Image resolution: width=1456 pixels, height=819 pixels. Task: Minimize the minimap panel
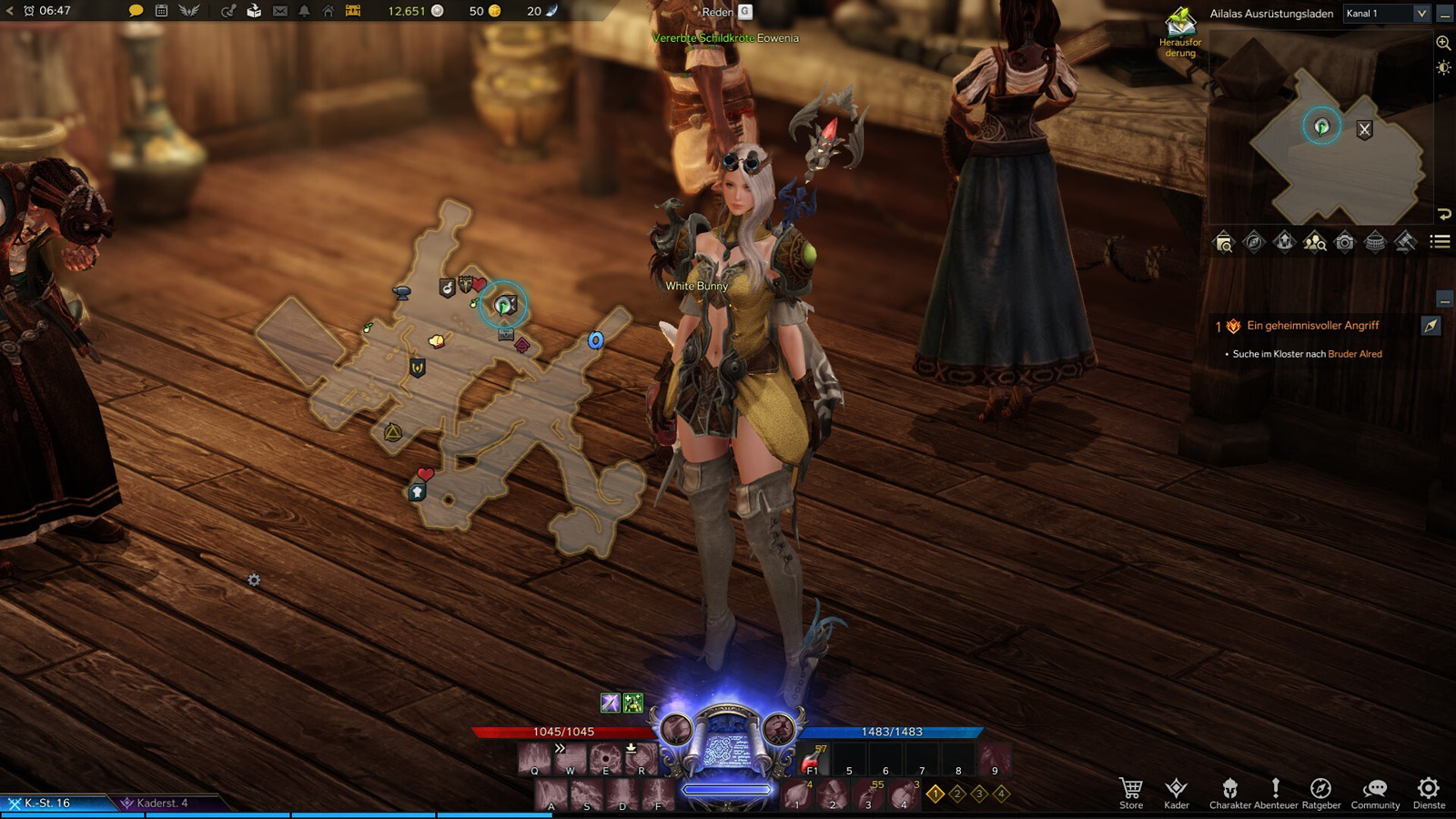coord(1444,15)
